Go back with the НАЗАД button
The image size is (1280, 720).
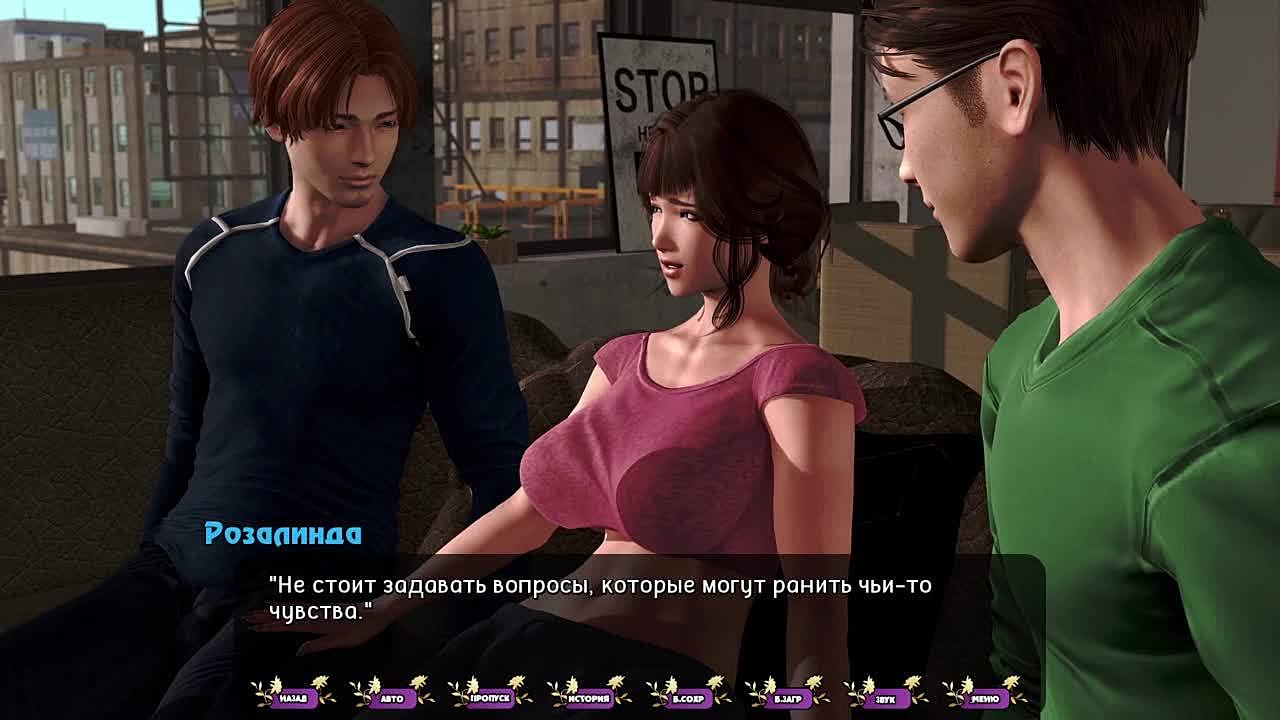[x=293, y=698]
